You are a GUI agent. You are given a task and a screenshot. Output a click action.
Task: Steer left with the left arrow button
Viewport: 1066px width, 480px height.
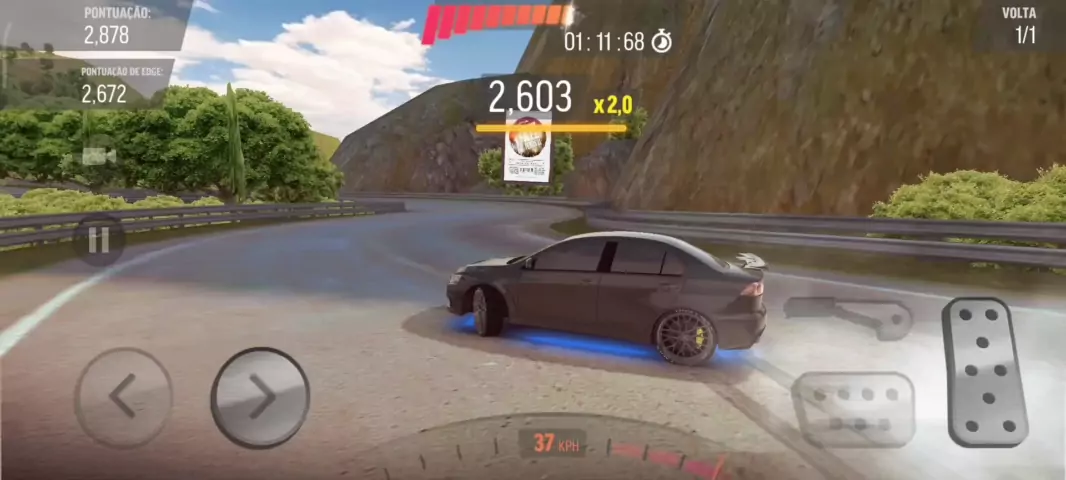tap(123, 397)
